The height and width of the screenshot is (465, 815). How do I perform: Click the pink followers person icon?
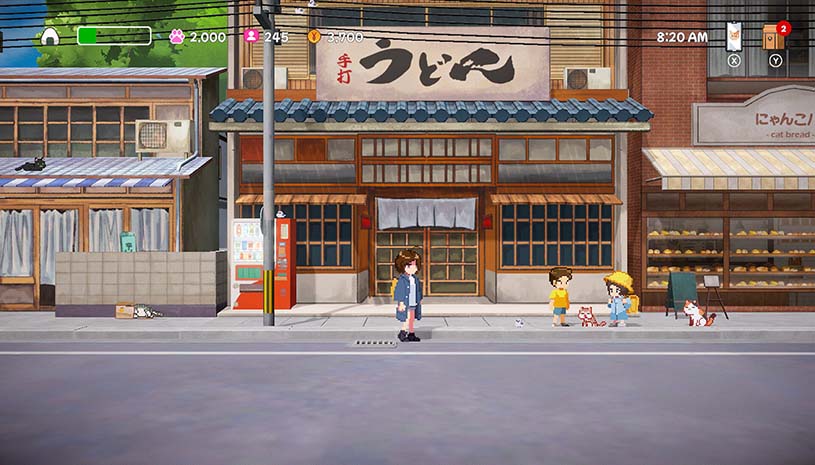(x=251, y=37)
